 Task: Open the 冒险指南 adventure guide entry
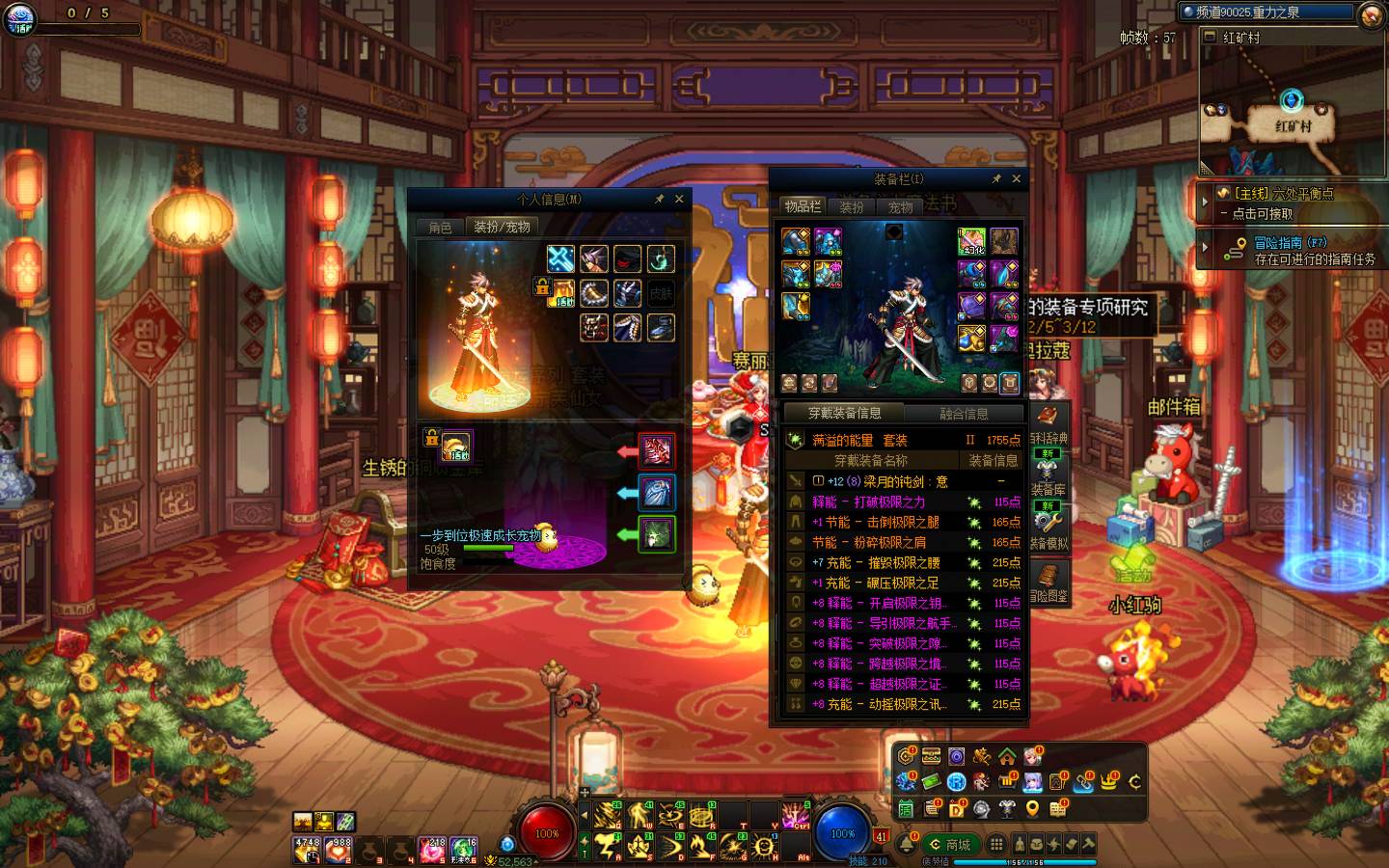(1293, 251)
